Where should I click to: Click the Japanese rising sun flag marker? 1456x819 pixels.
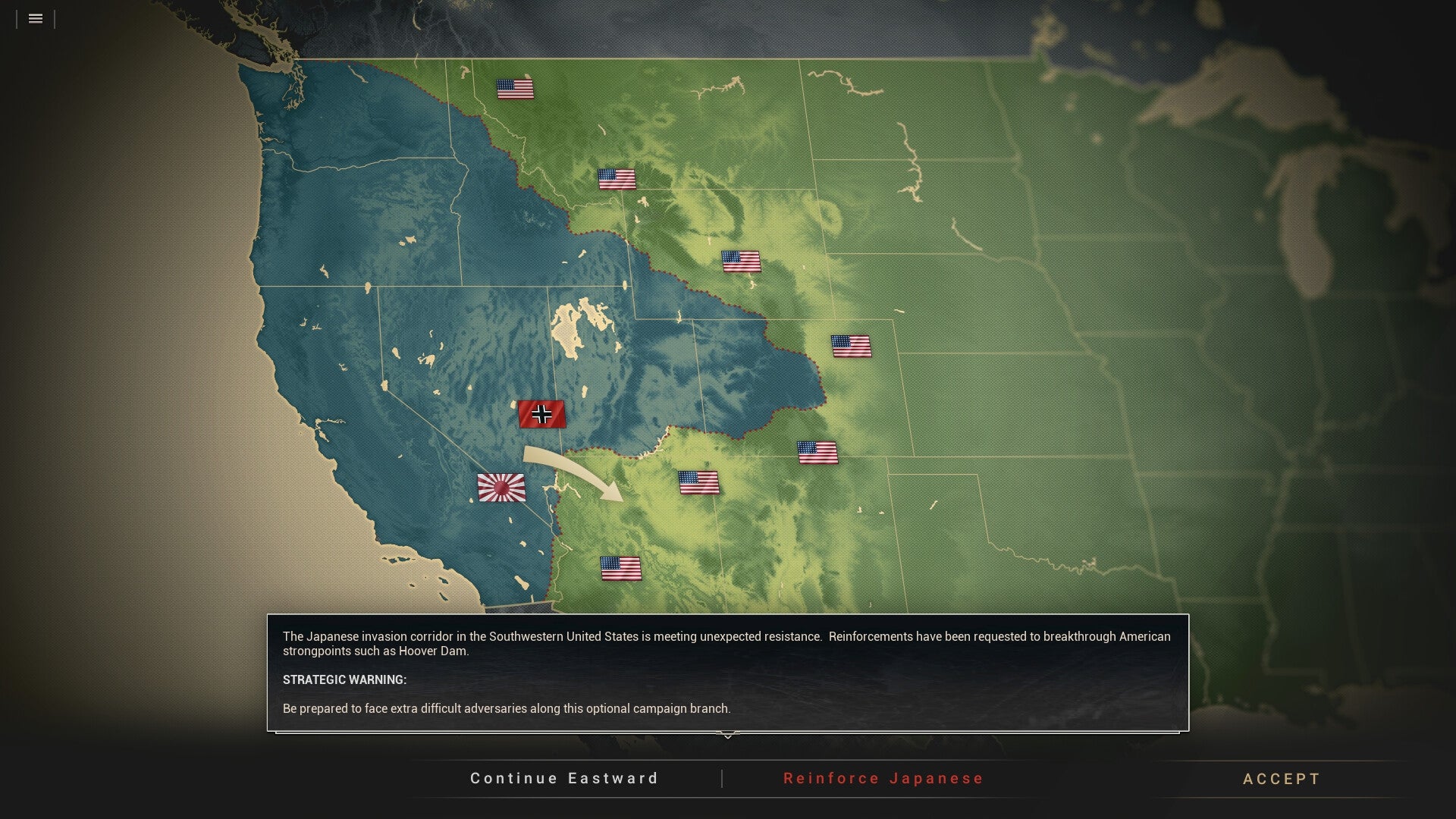(x=502, y=488)
